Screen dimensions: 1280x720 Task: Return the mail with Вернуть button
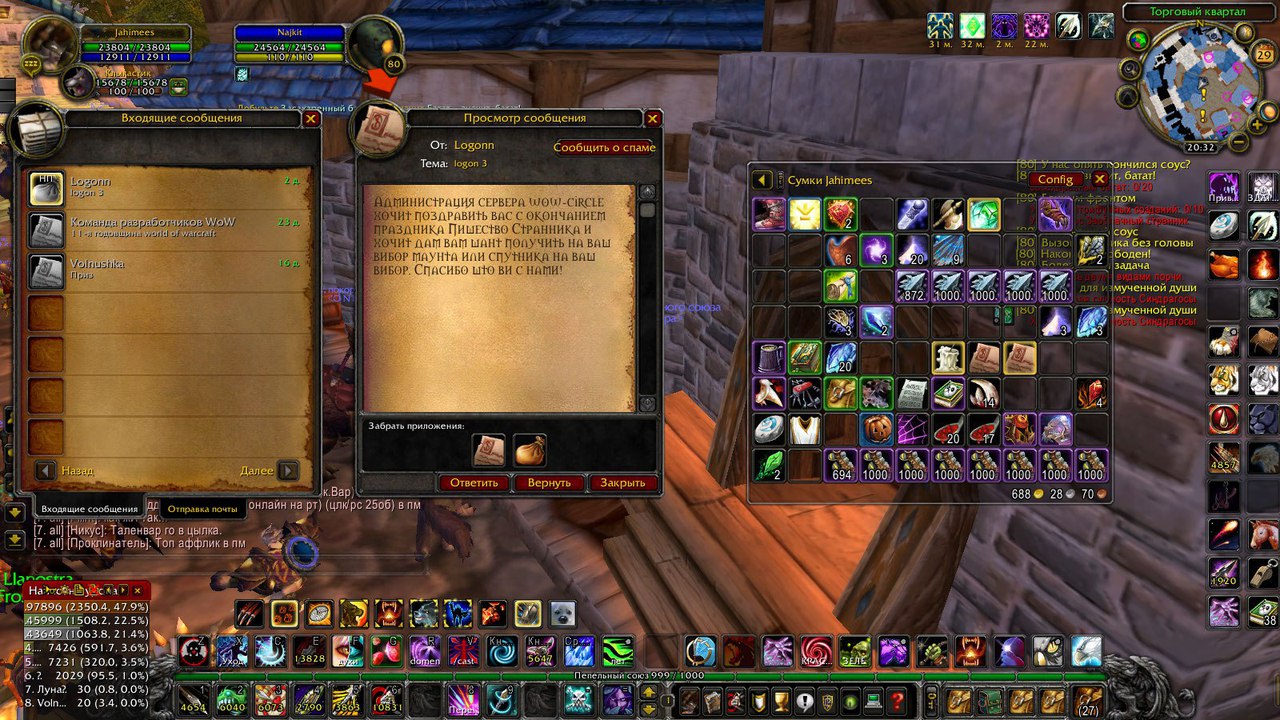tap(549, 483)
